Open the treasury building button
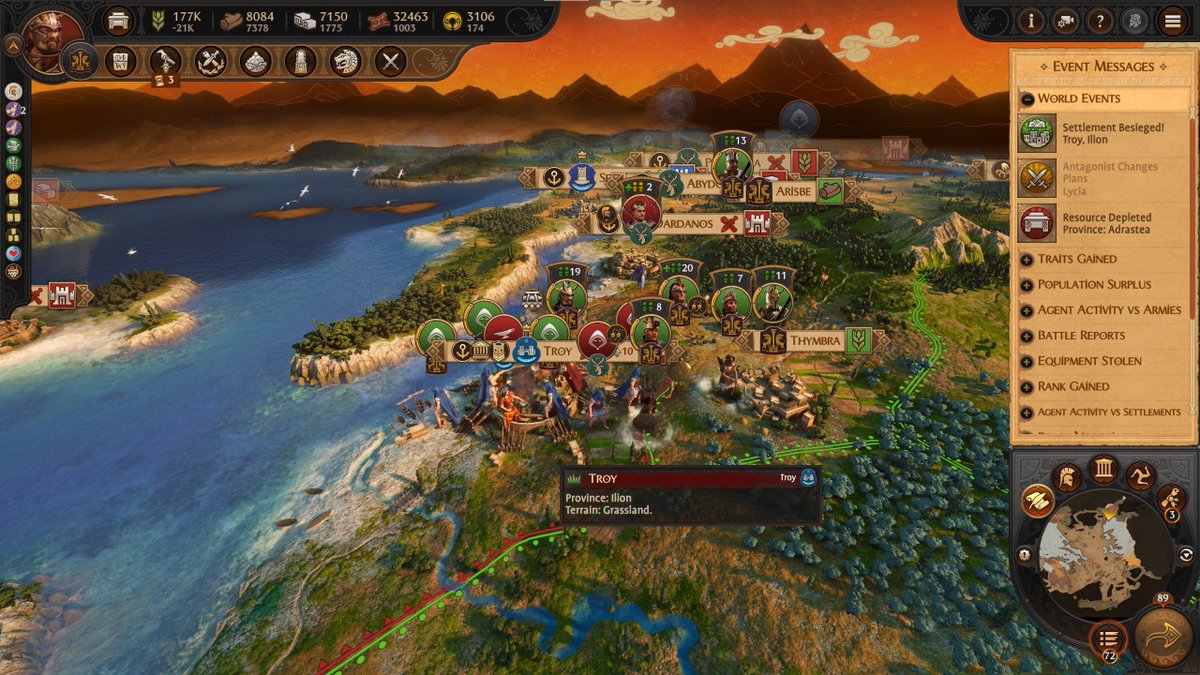Screen dimensions: 1200x675 (x=119, y=20)
